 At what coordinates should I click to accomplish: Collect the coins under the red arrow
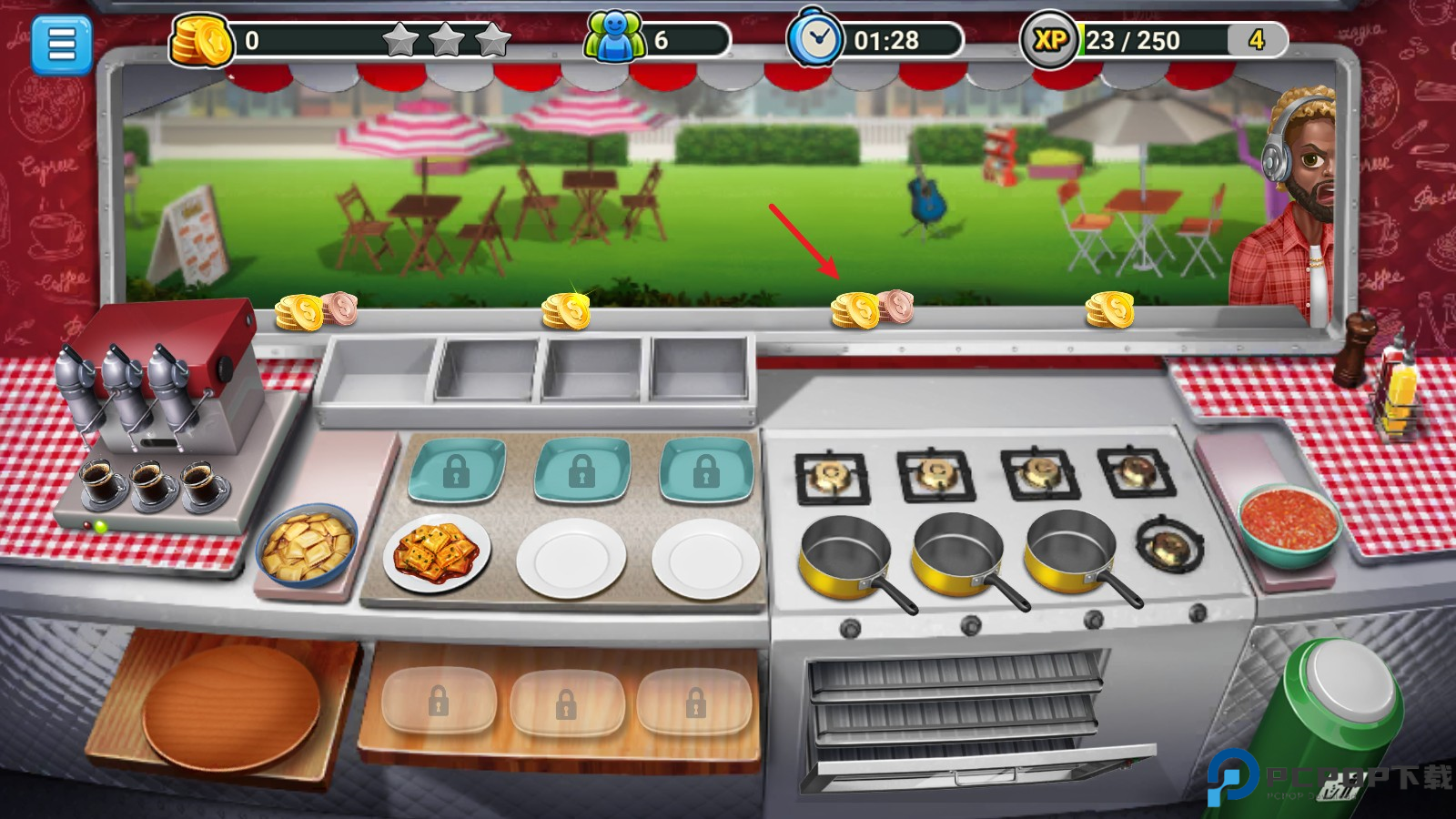coord(869,309)
